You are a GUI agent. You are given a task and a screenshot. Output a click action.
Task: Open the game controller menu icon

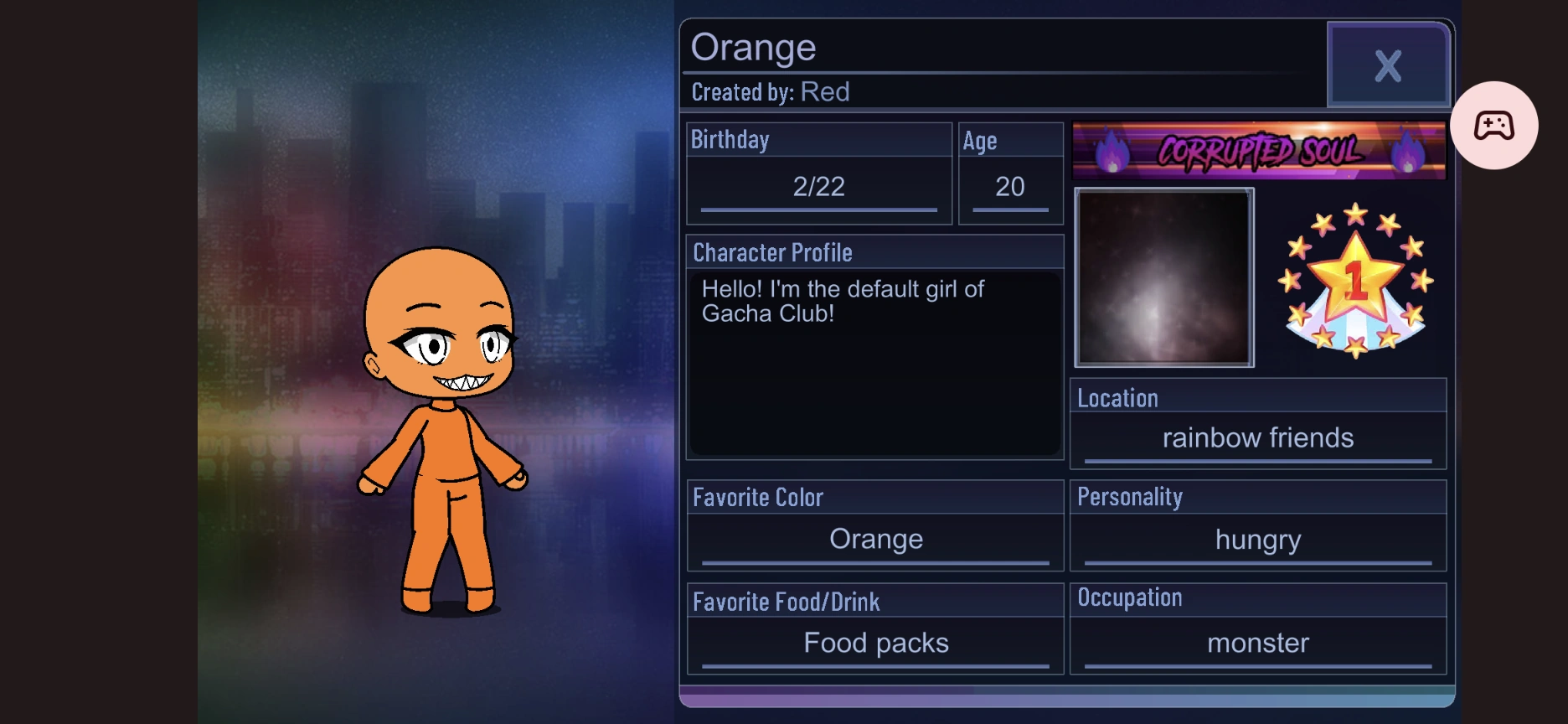tap(1496, 124)
